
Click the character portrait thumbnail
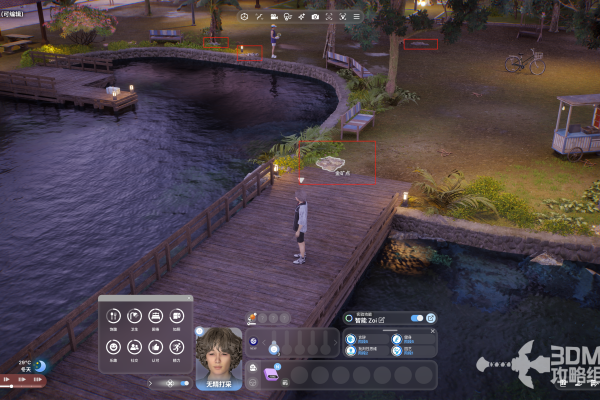[219, 352]
